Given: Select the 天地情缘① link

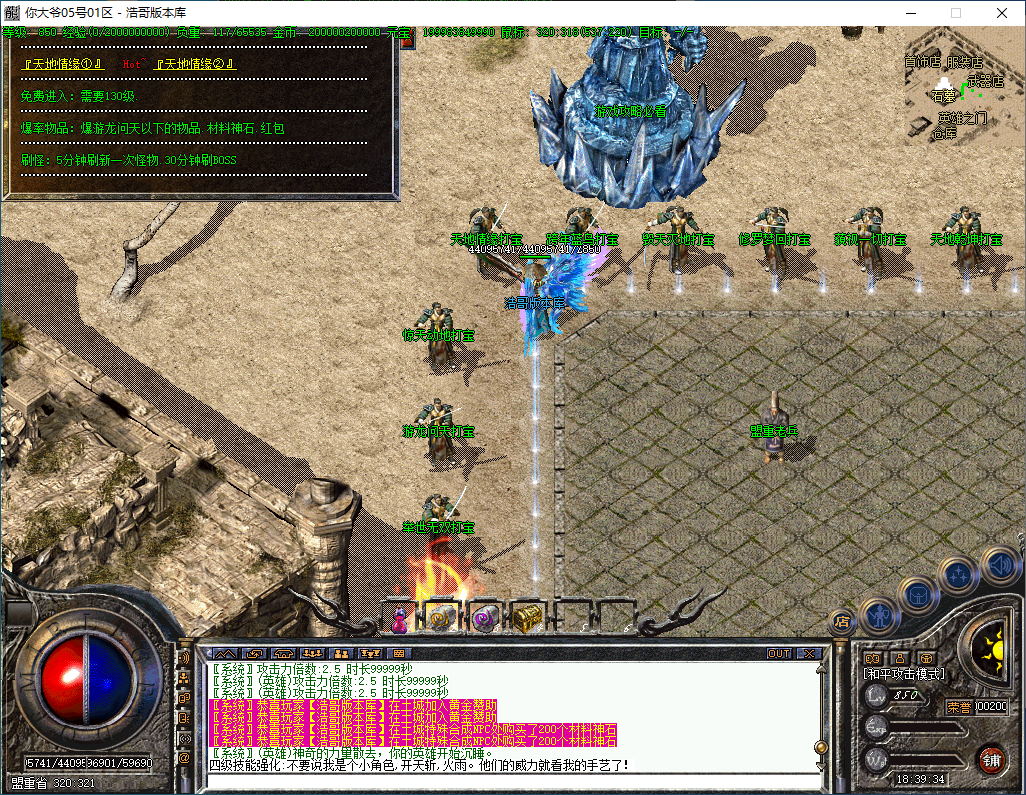Looking at the screenshot, I should click(x=62, y=64).
